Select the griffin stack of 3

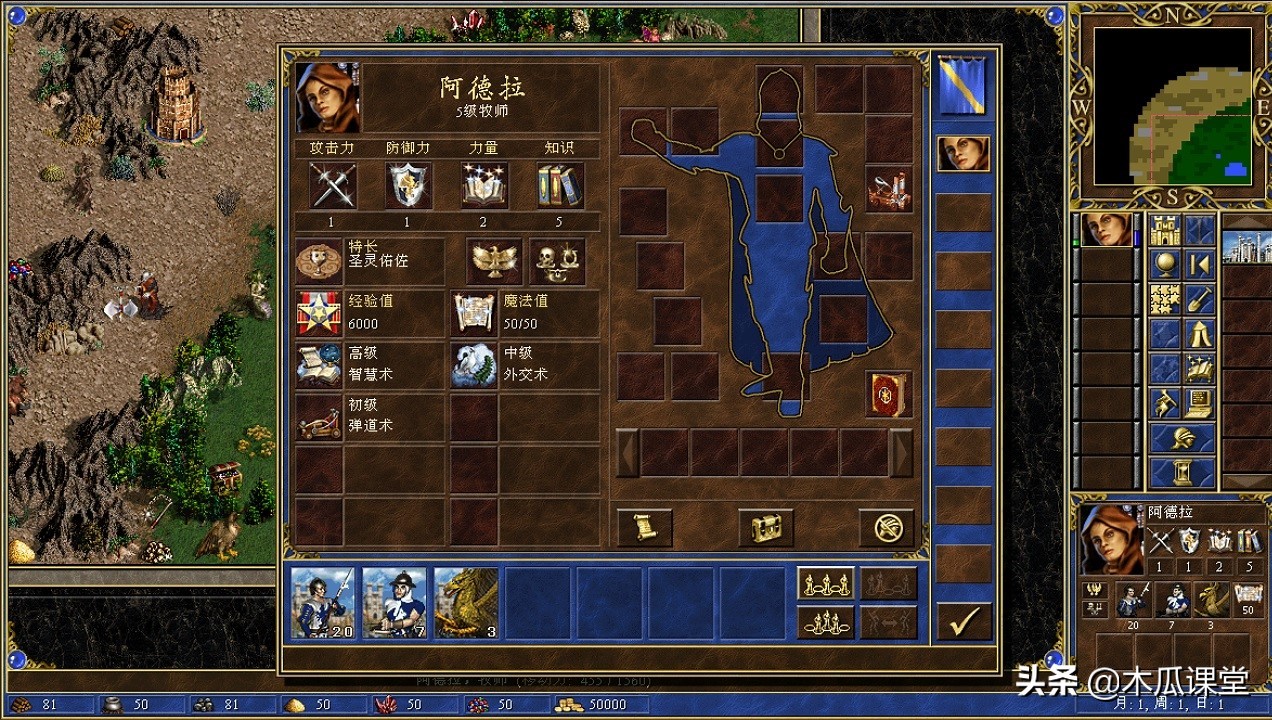tap(466, 602)
